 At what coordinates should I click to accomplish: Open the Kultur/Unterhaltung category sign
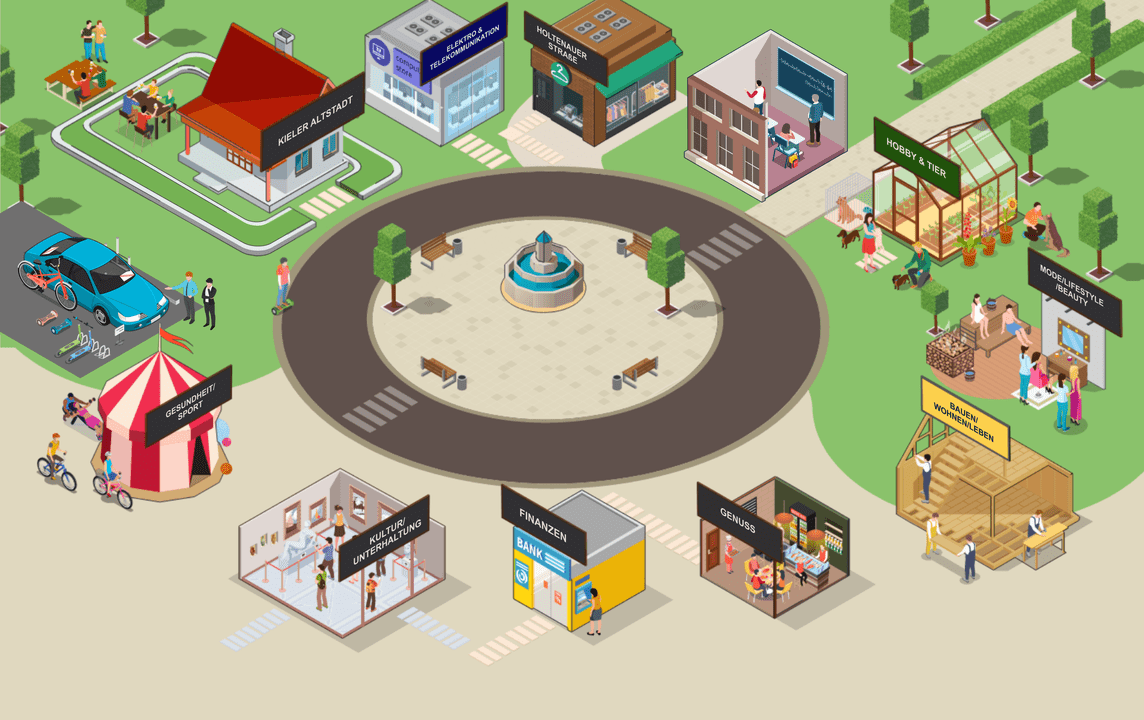click(x=384, y=537)
